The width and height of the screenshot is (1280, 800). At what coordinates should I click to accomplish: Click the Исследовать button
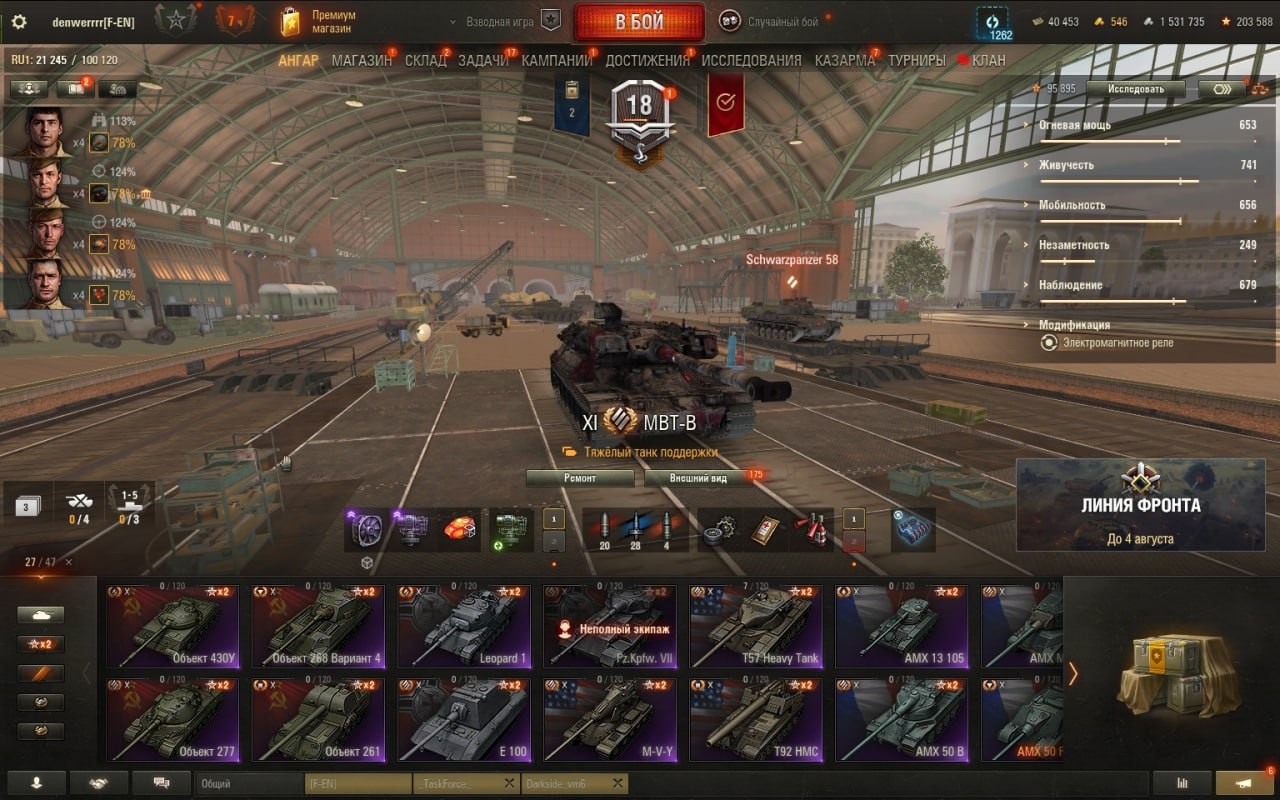[1136, 89]
